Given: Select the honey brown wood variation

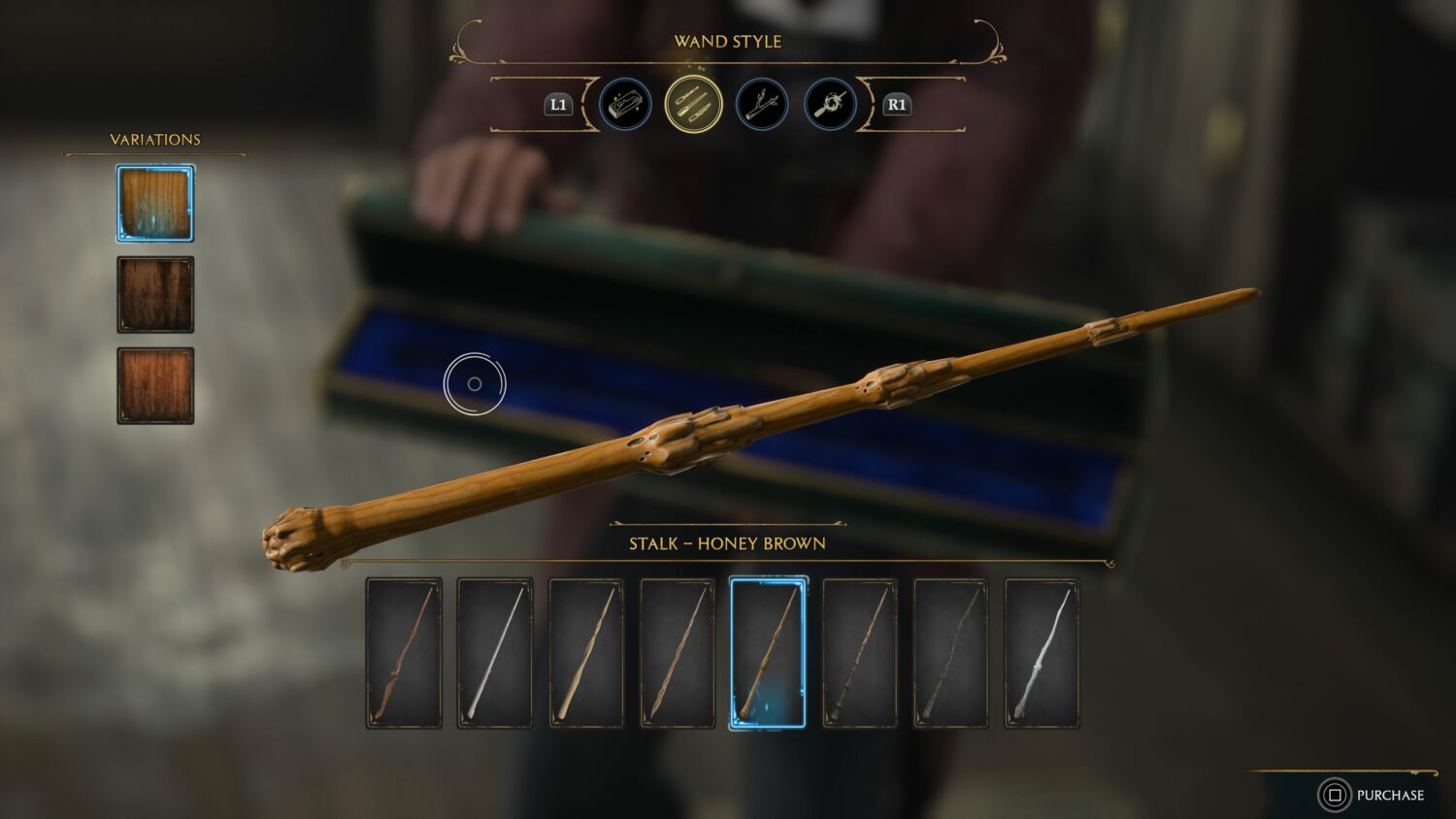Looking at the screenshot, I should pyautogui.click(x=155, y=204).
